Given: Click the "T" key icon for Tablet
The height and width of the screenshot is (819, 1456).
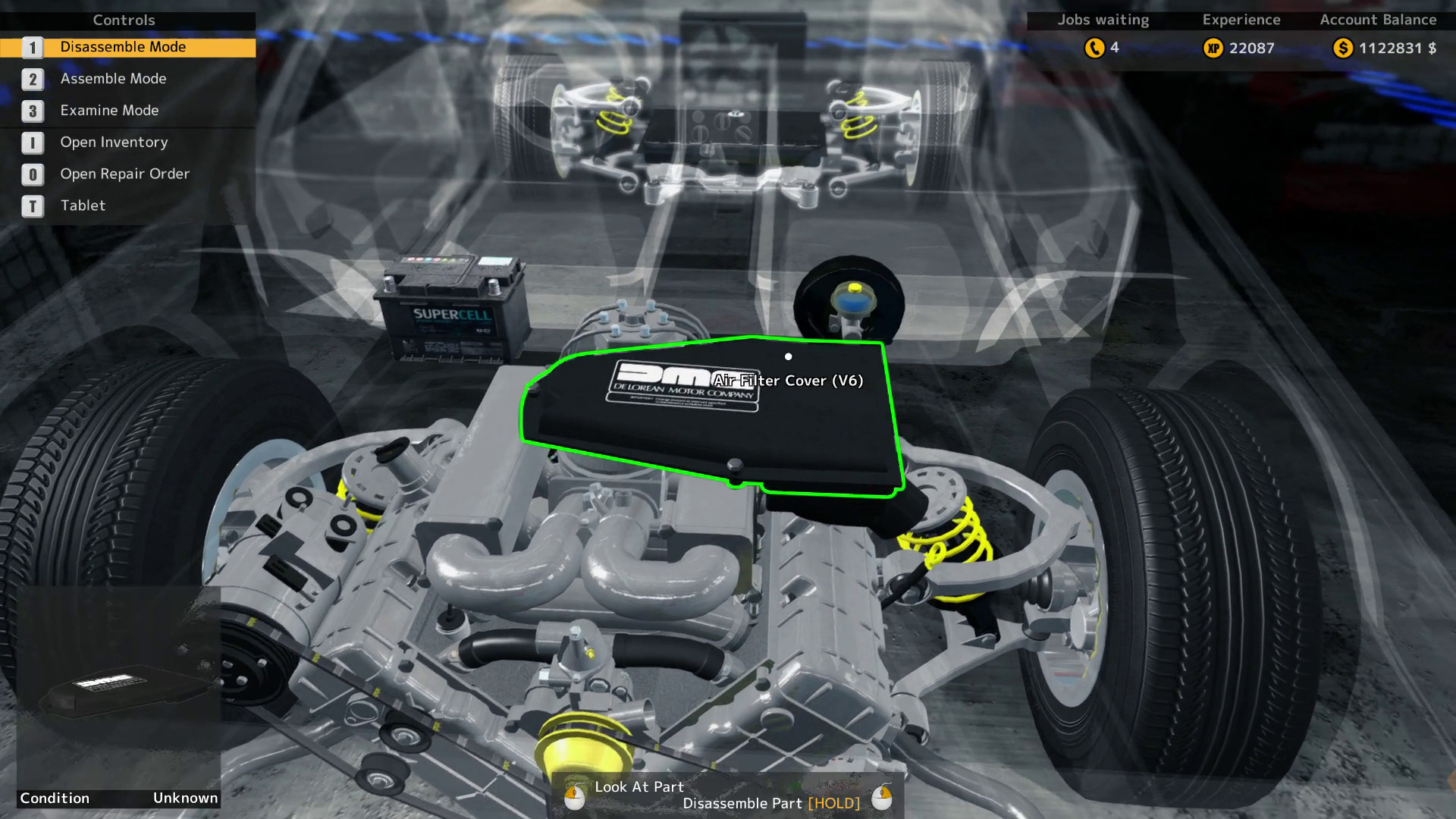Looking at the screenshot, I should click(32, 206).
